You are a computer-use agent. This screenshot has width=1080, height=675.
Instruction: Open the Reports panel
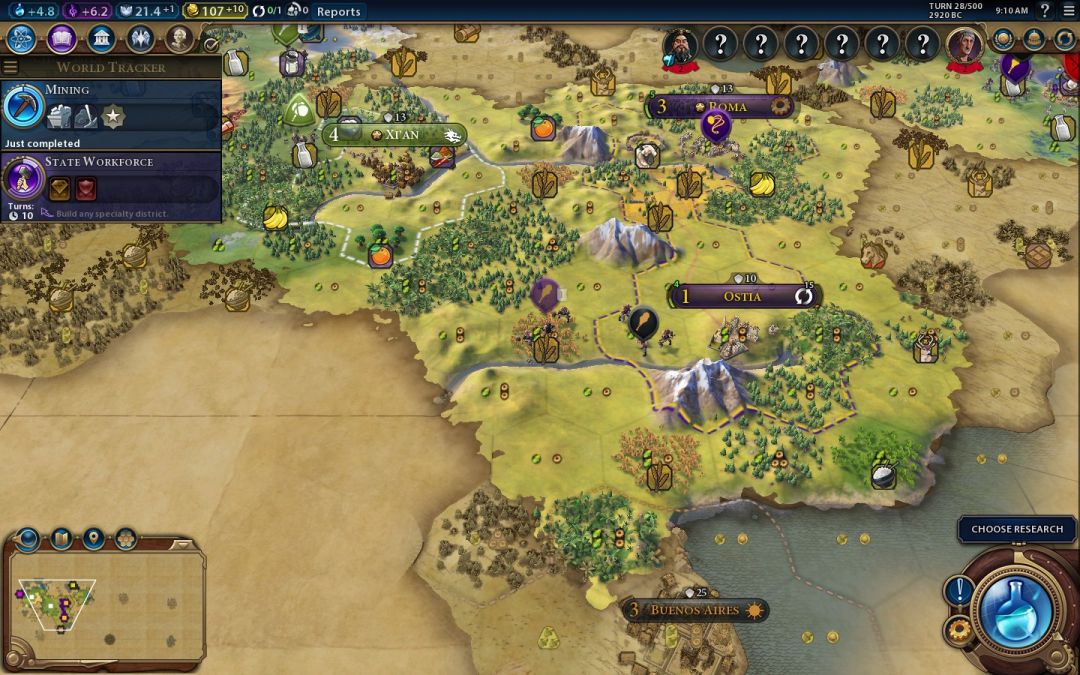338,12
